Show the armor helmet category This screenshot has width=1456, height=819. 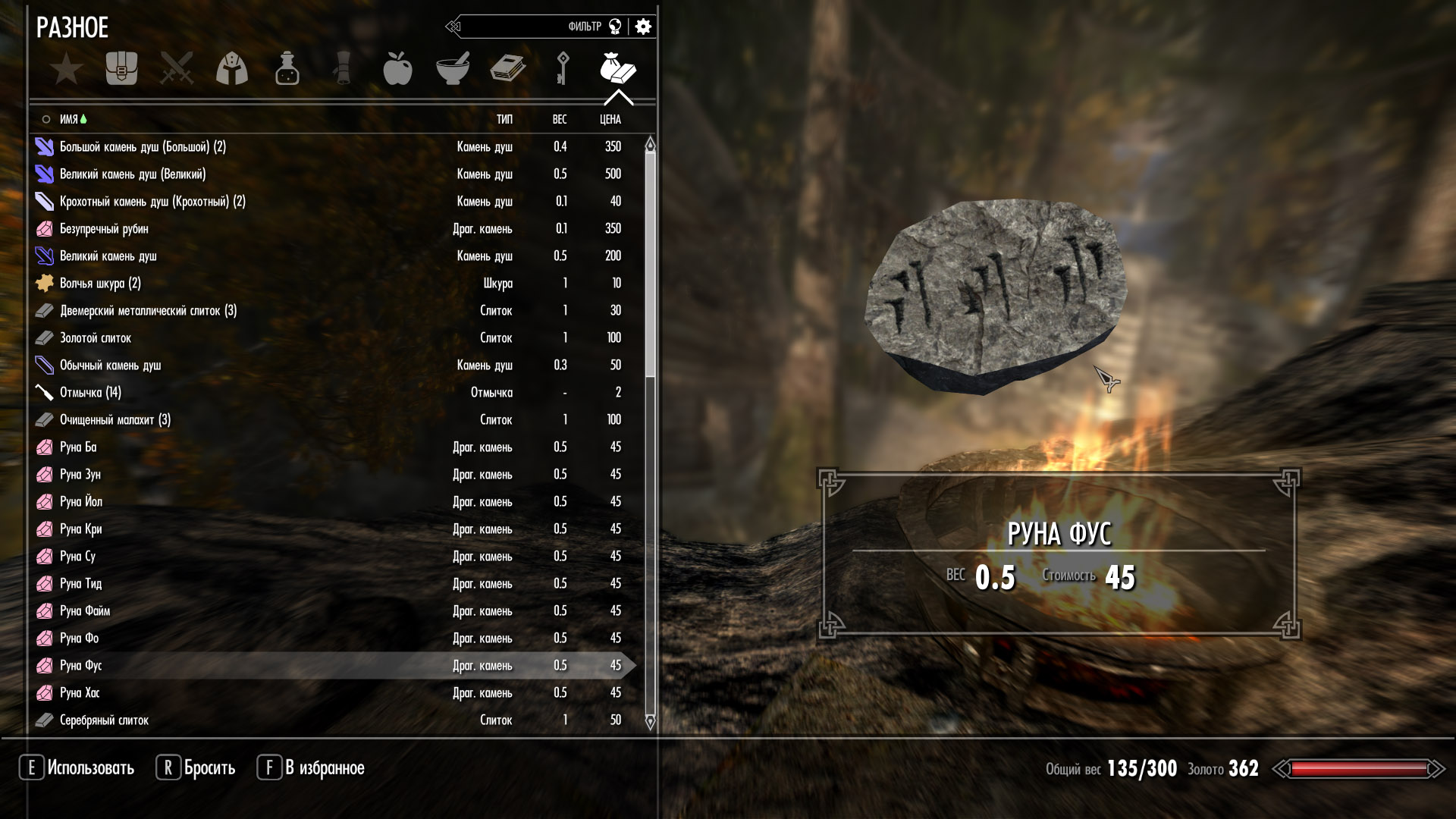coord(232,69)
